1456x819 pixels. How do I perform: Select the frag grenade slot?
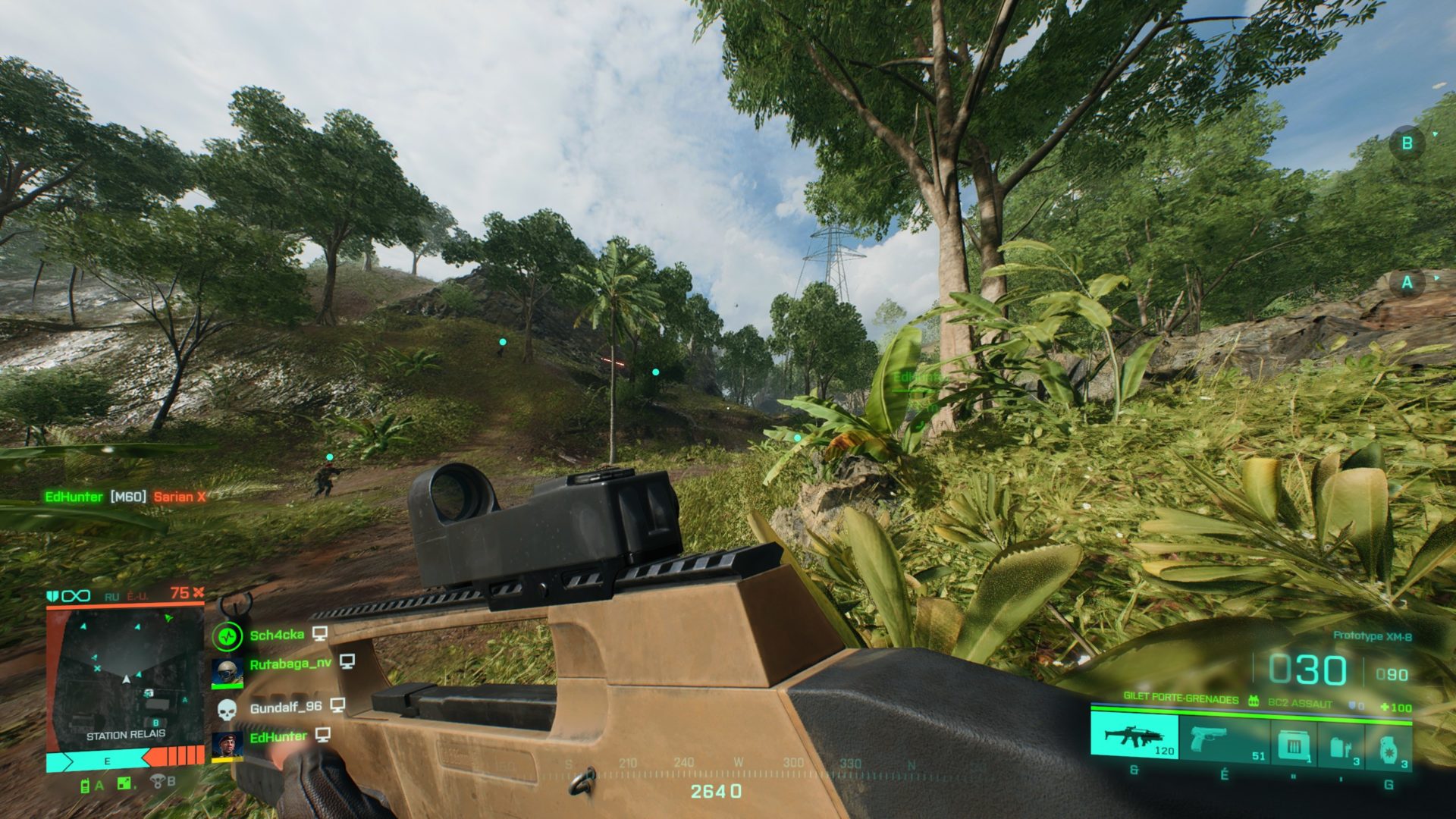tap(1389, 750)
